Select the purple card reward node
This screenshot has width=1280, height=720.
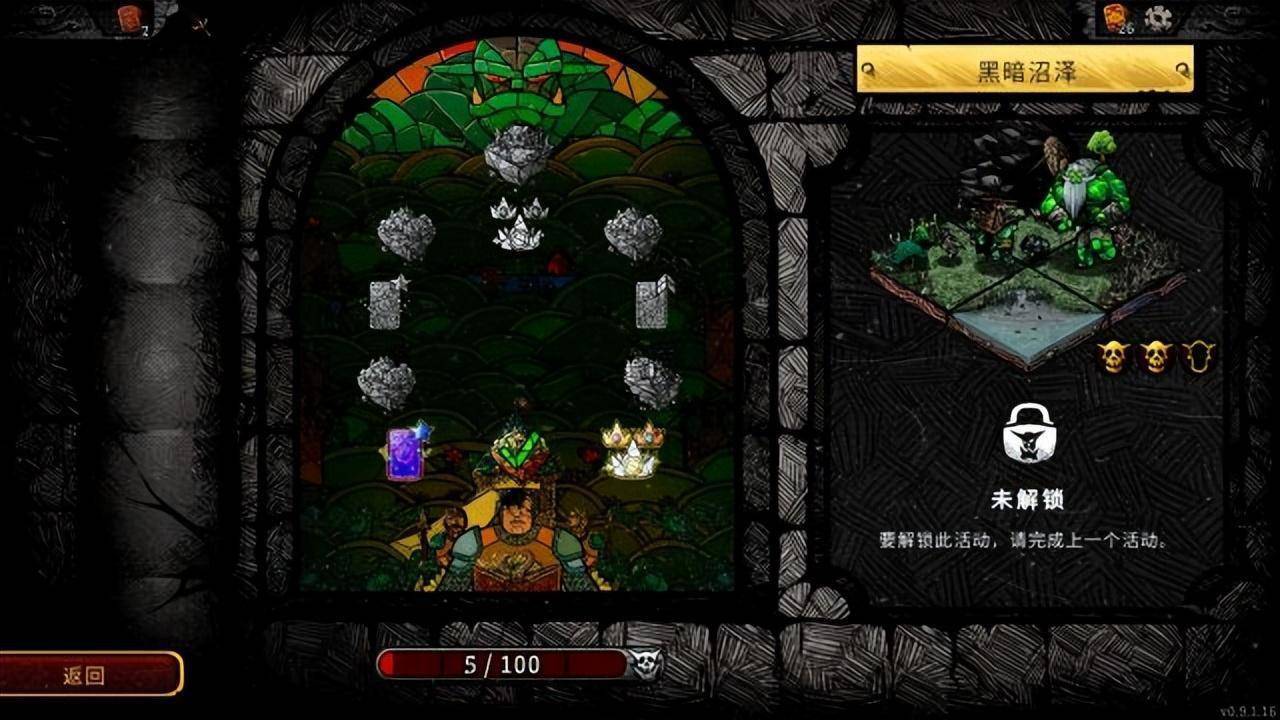[406, 453]
